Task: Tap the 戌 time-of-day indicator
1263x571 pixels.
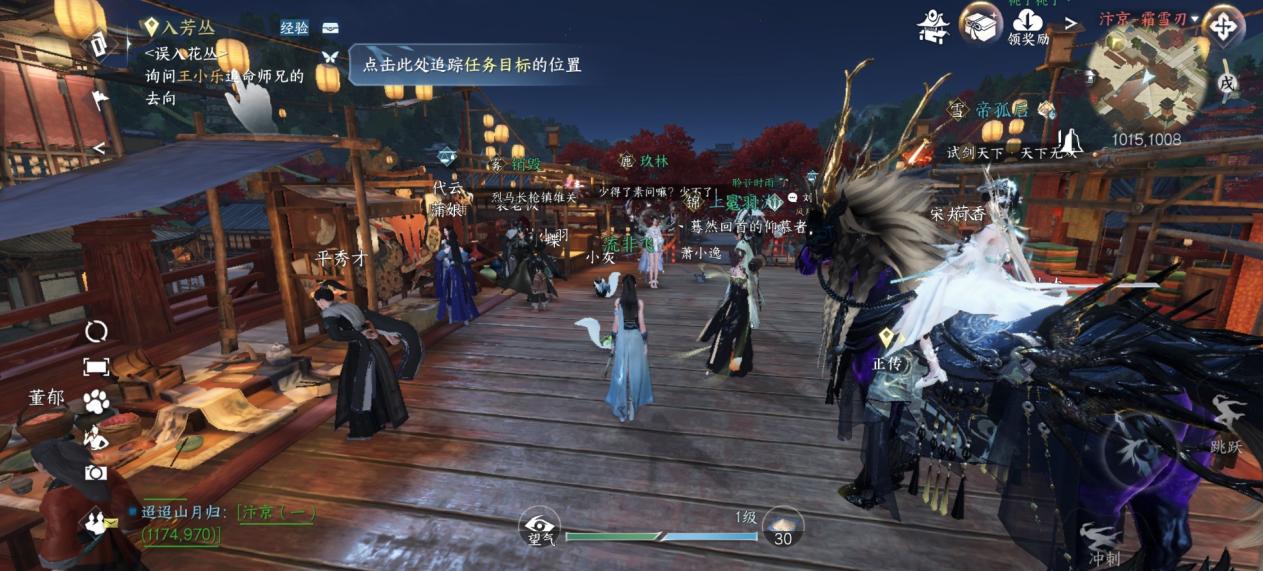Action: [x=1227, y=84]
